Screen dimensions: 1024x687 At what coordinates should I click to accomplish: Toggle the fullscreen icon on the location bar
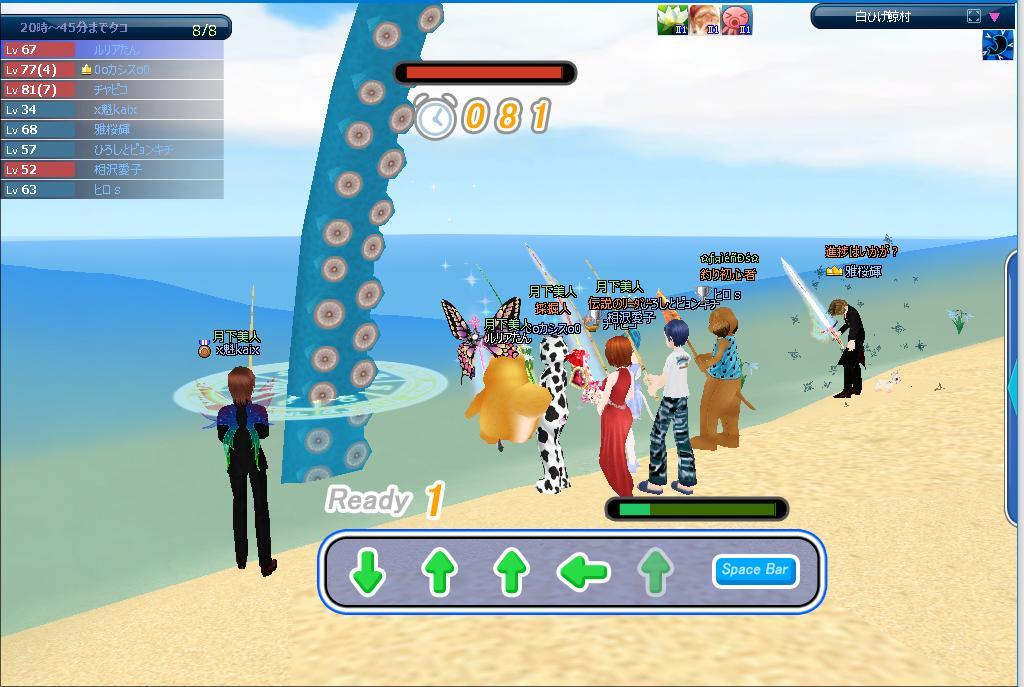tap(974, 16)
